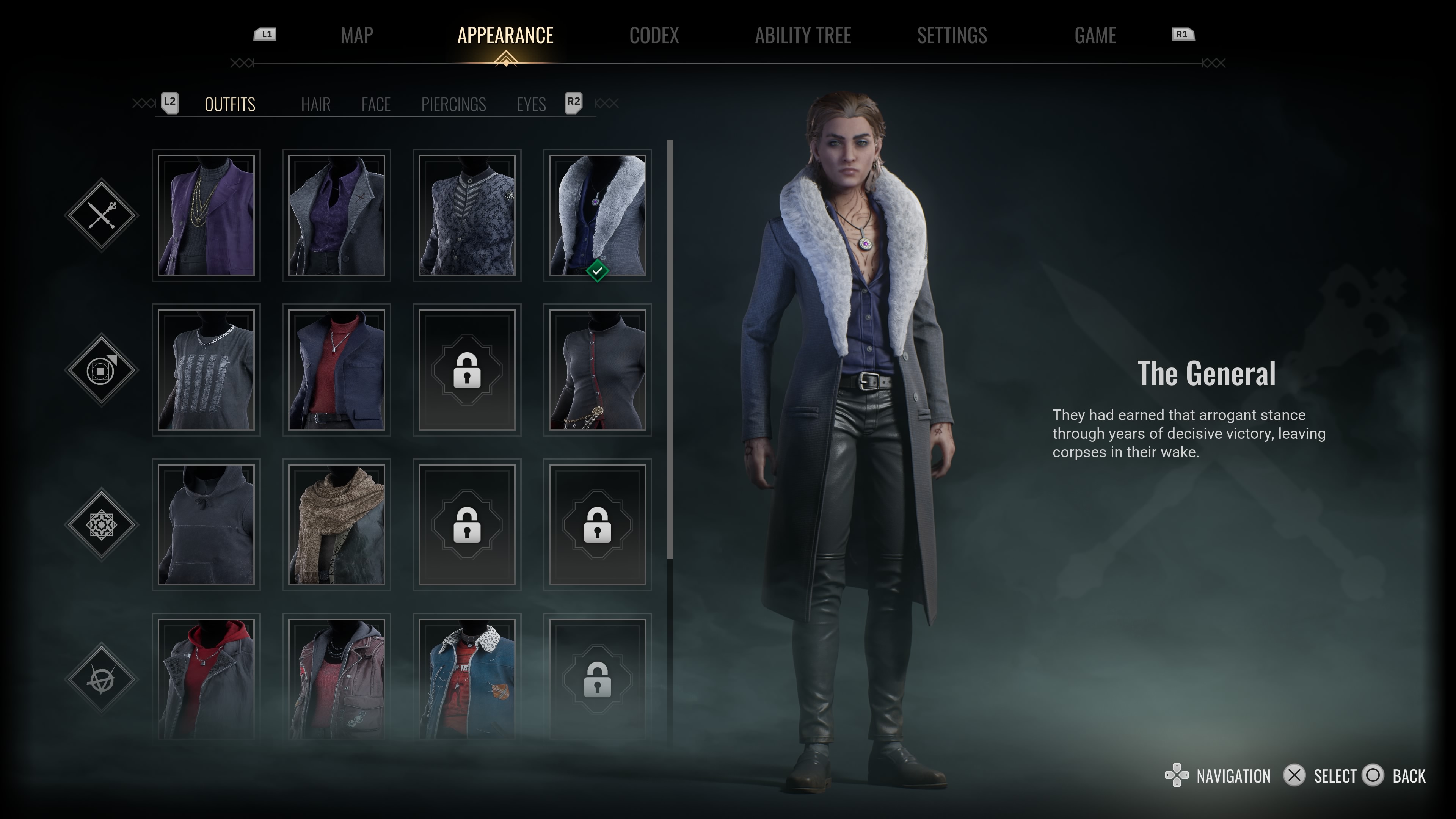Go to the Settings tab

(x=952, y=36)
